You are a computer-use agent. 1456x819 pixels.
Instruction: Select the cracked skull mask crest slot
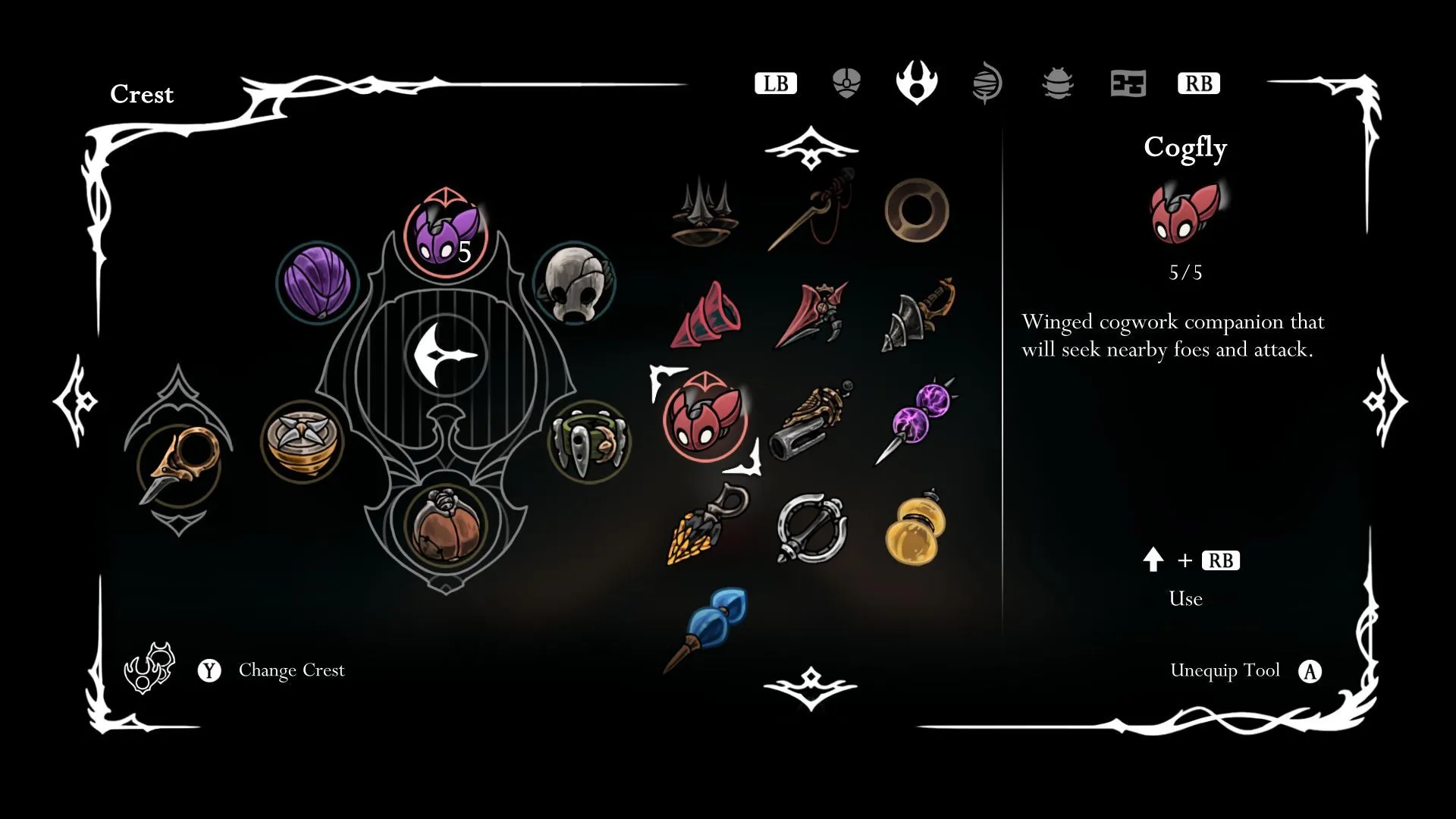click(574, 283)
